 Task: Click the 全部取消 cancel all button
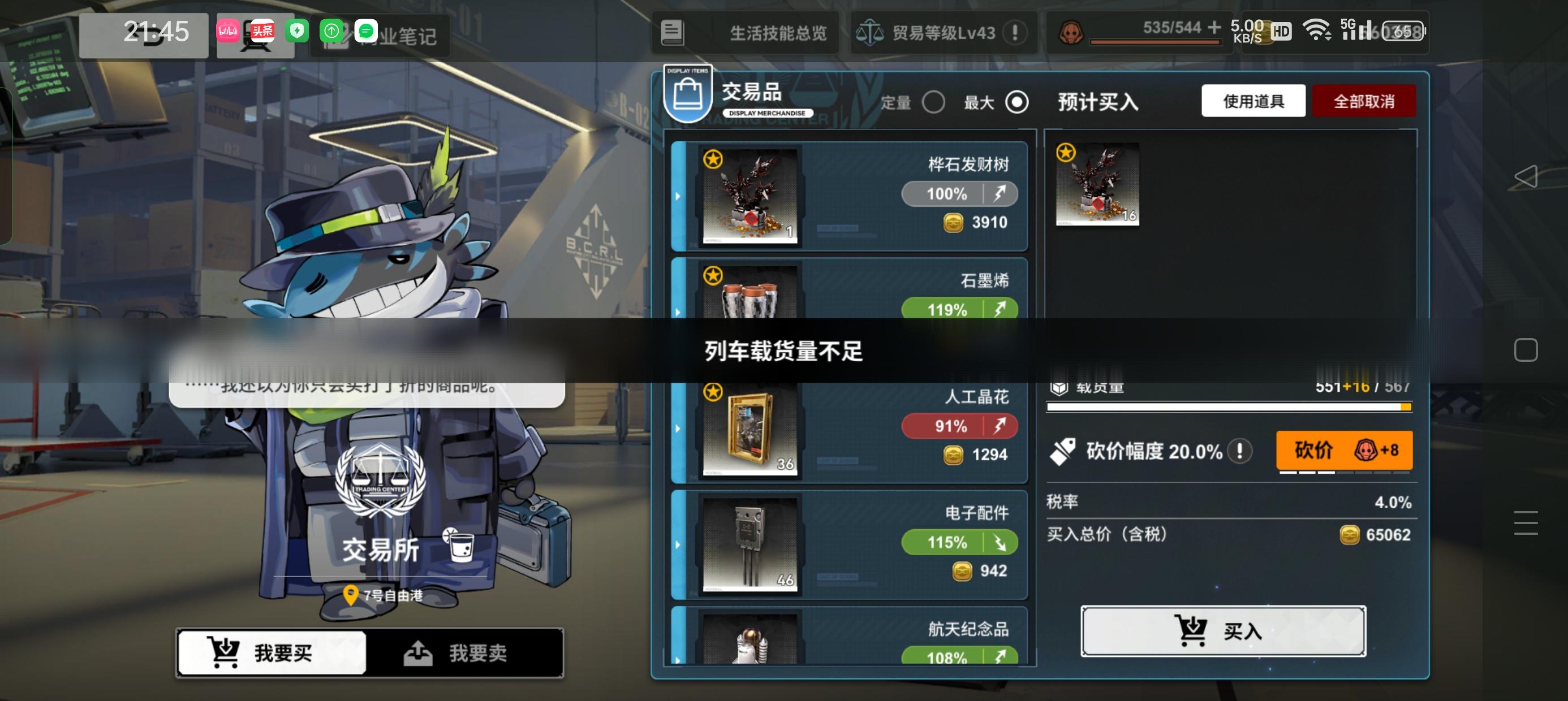pyautogui.click(x=1365, y=101)
